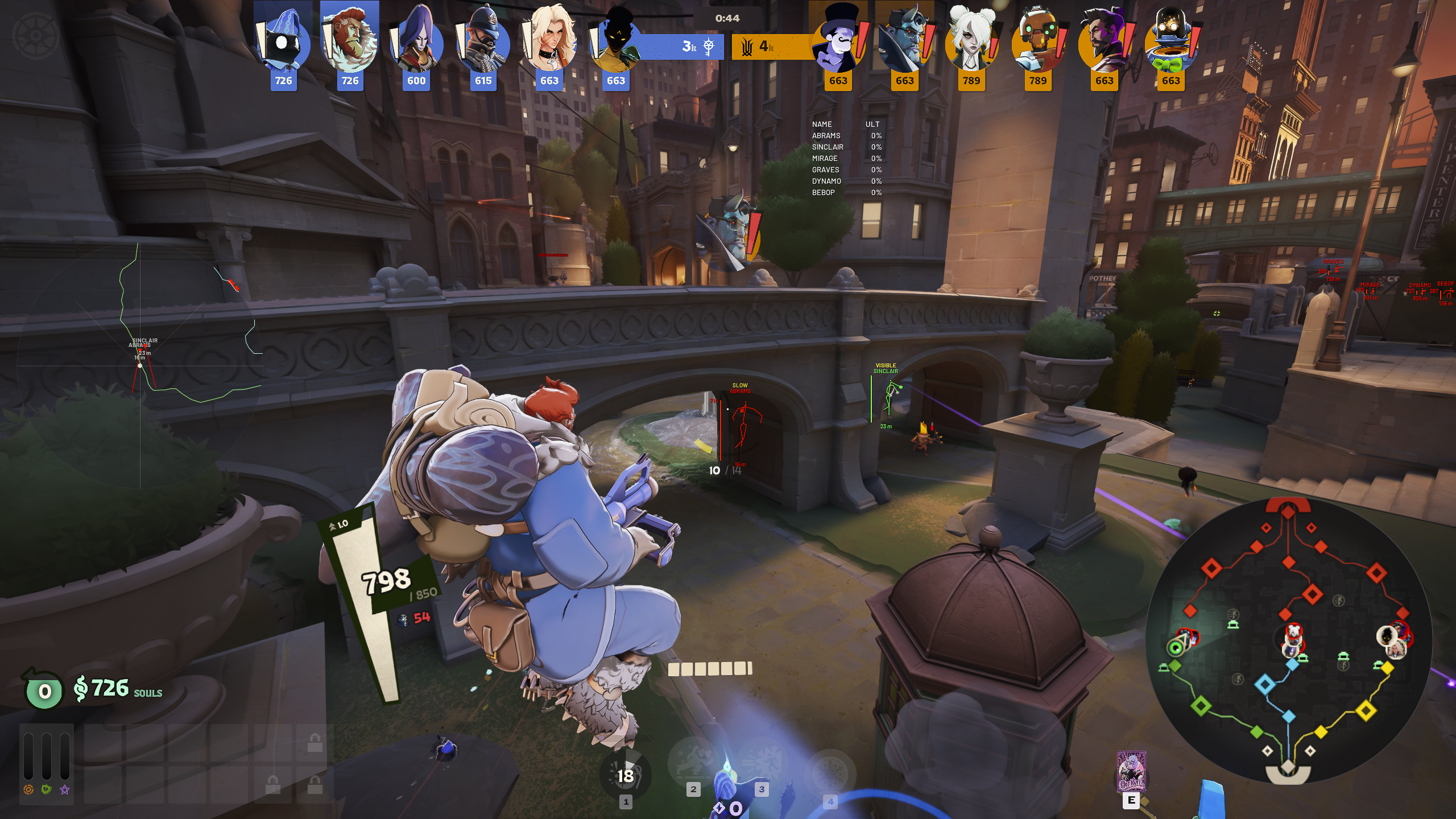This screenshot has height=819, width=1456.
Task: Select the wheel emblem in top-left corner
Action: click(35, 35)
